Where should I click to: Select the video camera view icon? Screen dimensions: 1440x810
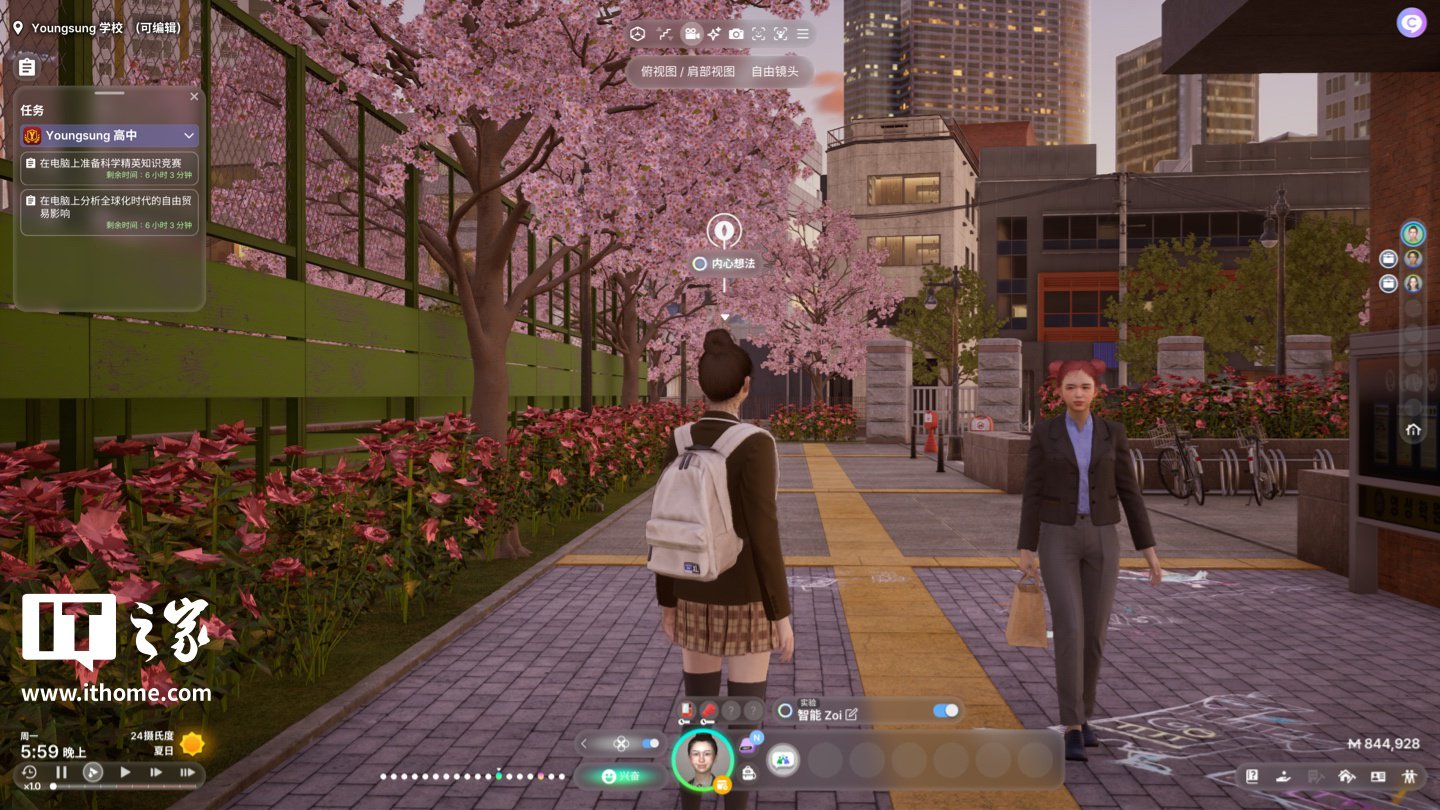(691, 34)
